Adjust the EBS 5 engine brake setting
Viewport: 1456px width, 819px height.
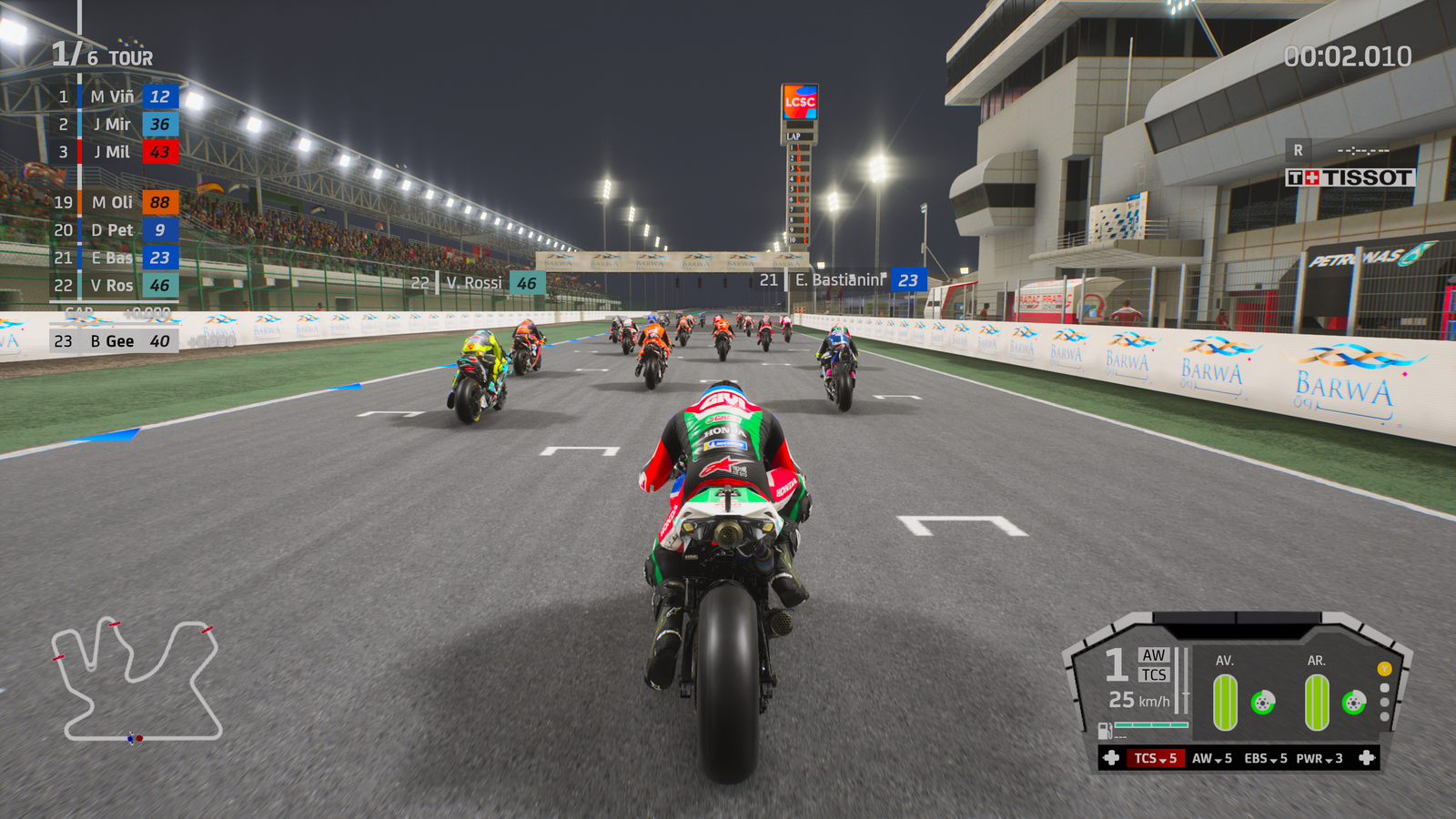point(1265,758)
